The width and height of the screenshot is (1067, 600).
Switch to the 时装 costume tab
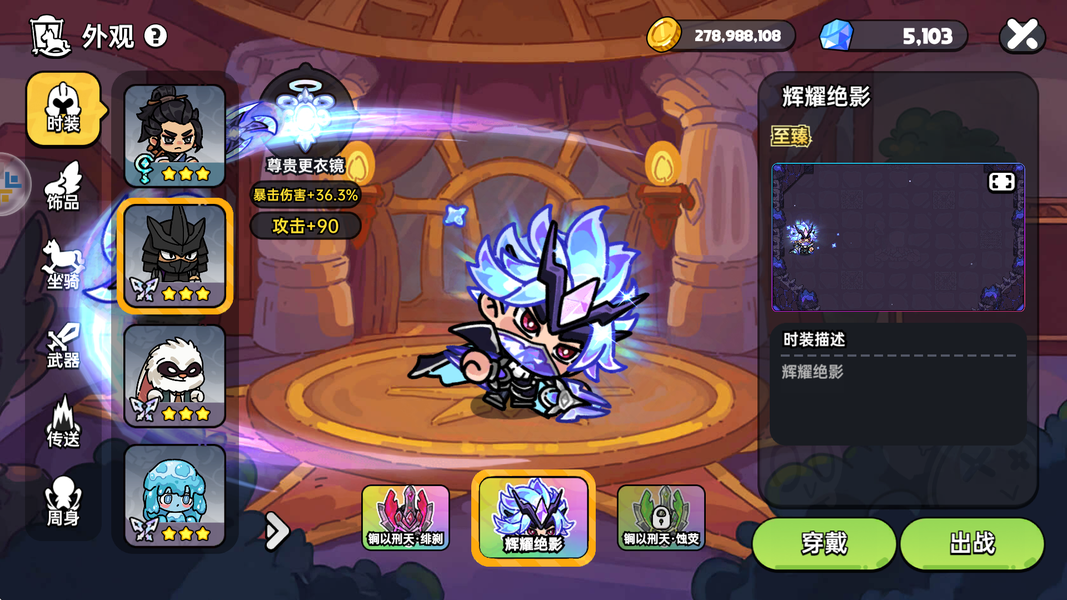tap(63, 108)
